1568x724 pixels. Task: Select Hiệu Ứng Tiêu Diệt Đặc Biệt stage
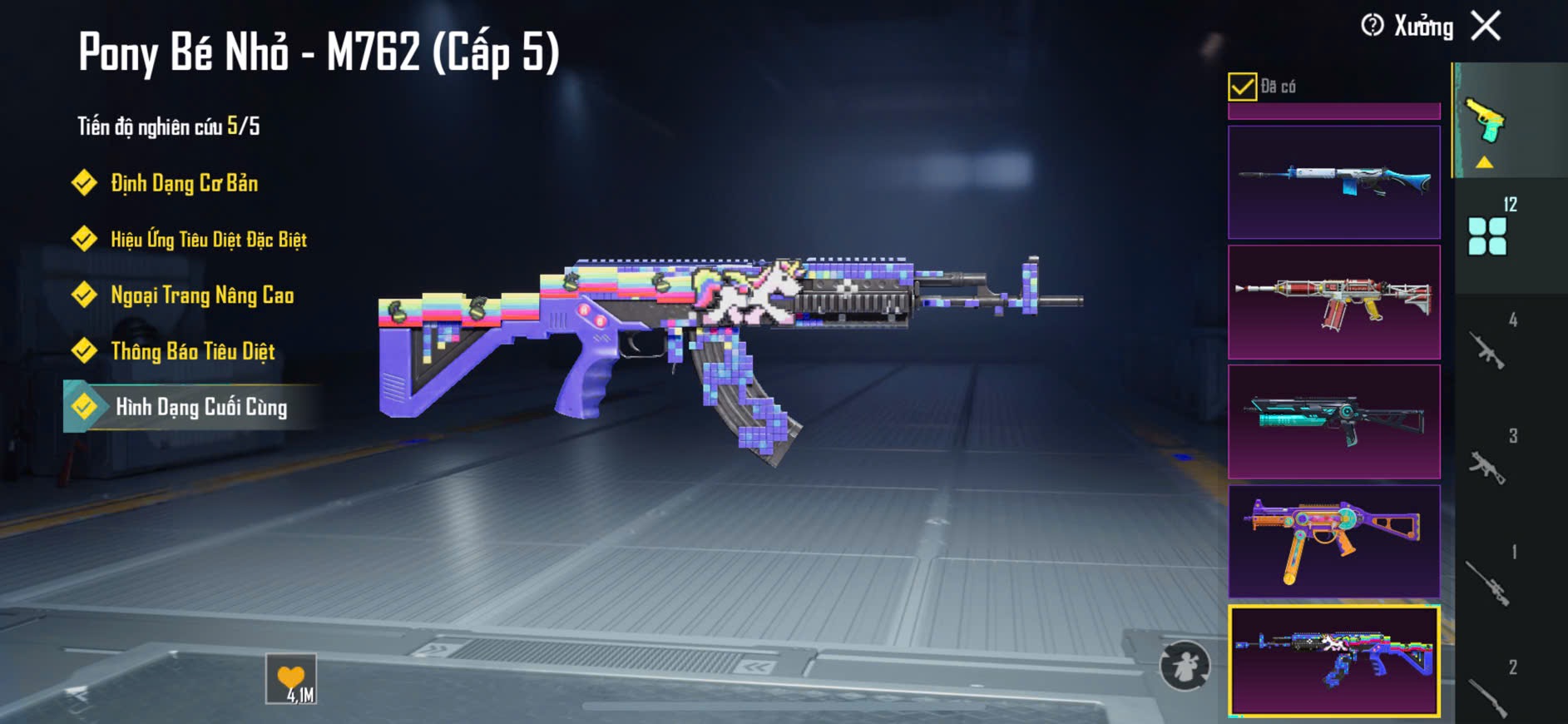pos(208,240)
